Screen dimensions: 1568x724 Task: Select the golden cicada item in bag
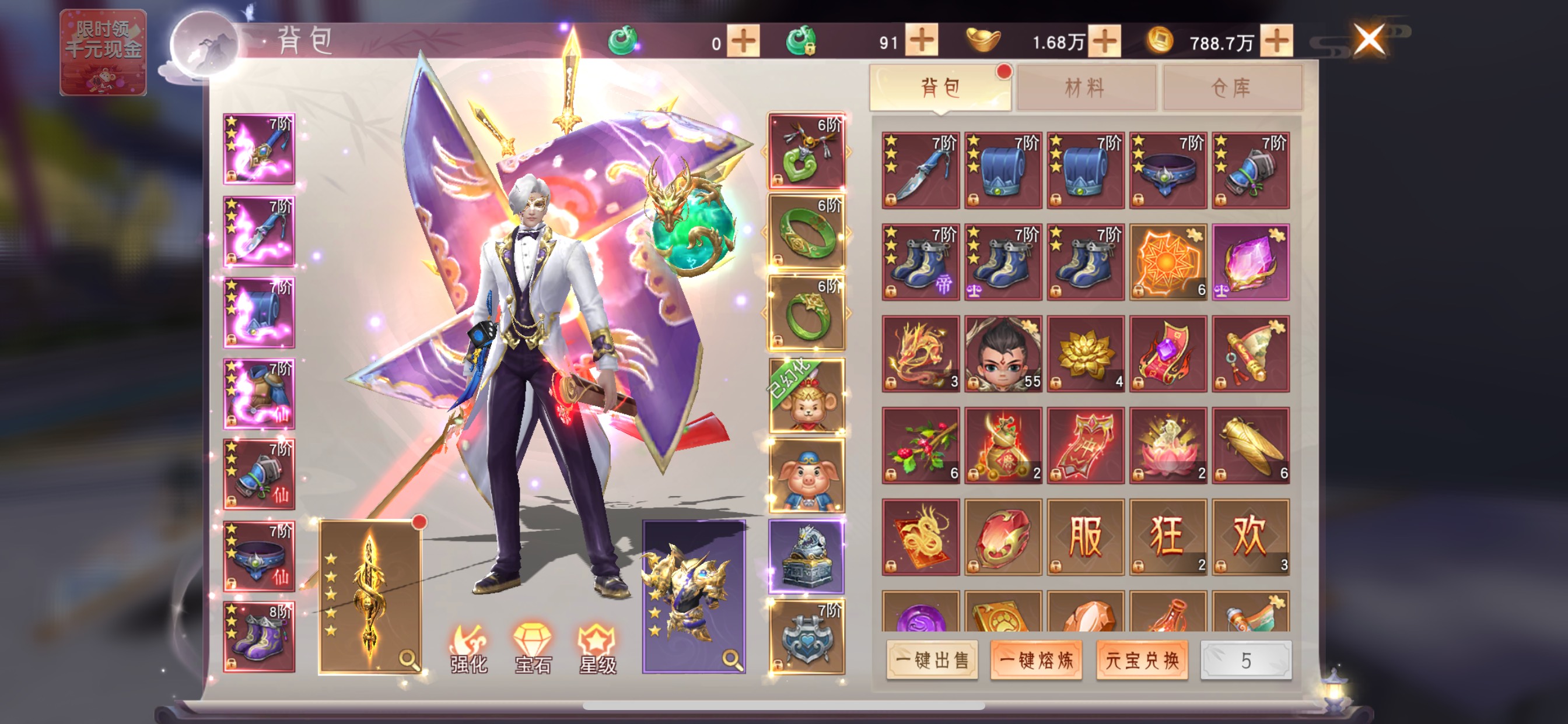click(x=1250, y=445)
